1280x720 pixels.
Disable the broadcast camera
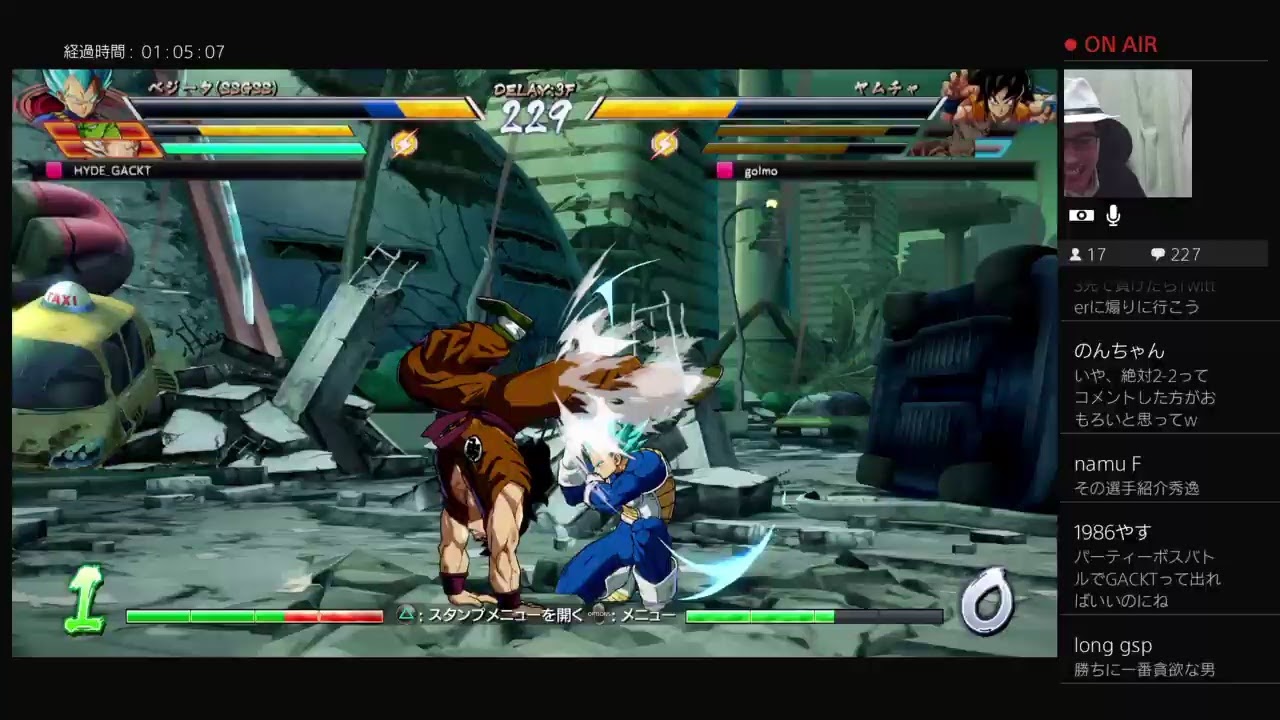(1081, 214)
